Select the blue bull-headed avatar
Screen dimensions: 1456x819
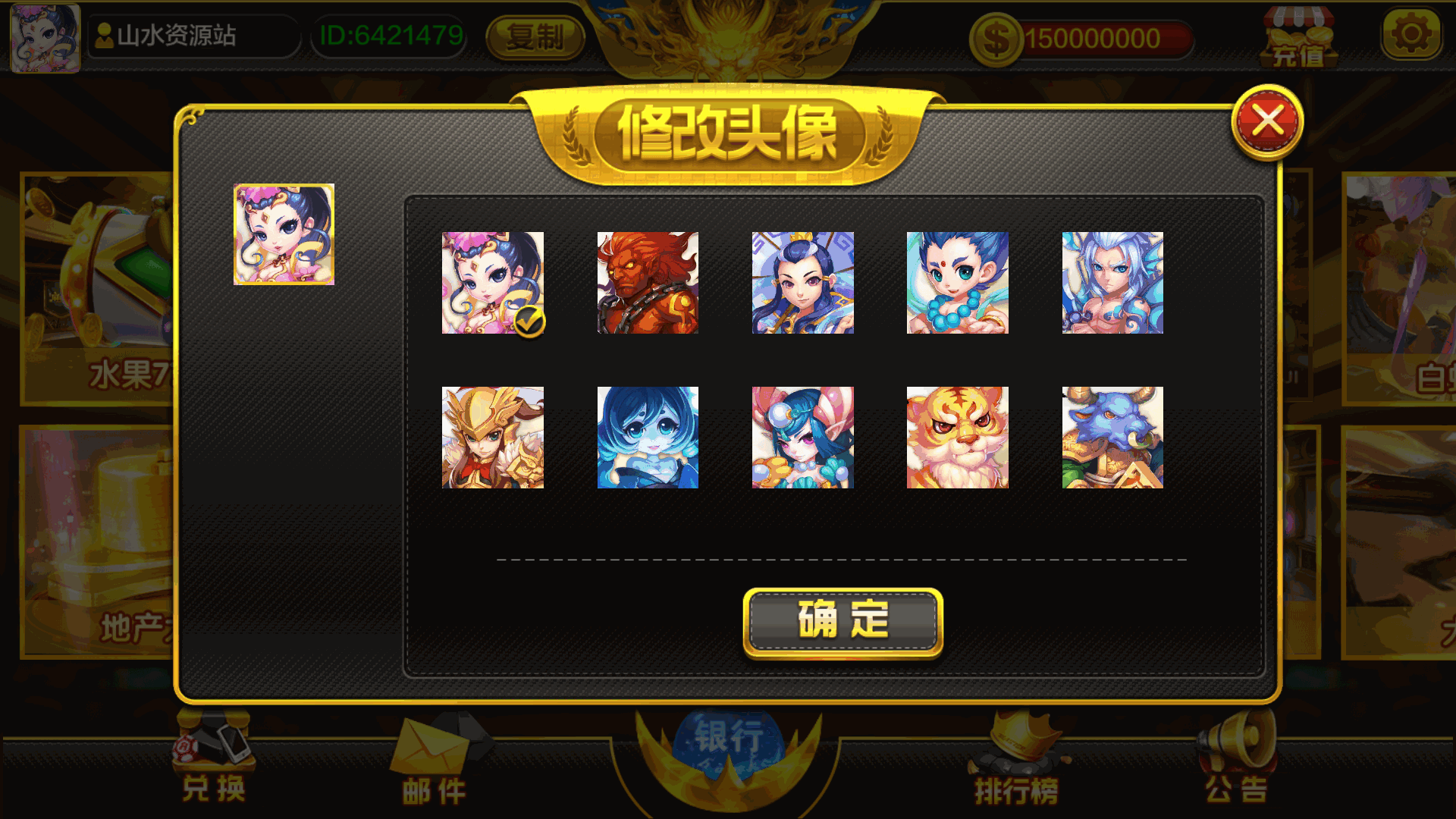pos(1112,438)
